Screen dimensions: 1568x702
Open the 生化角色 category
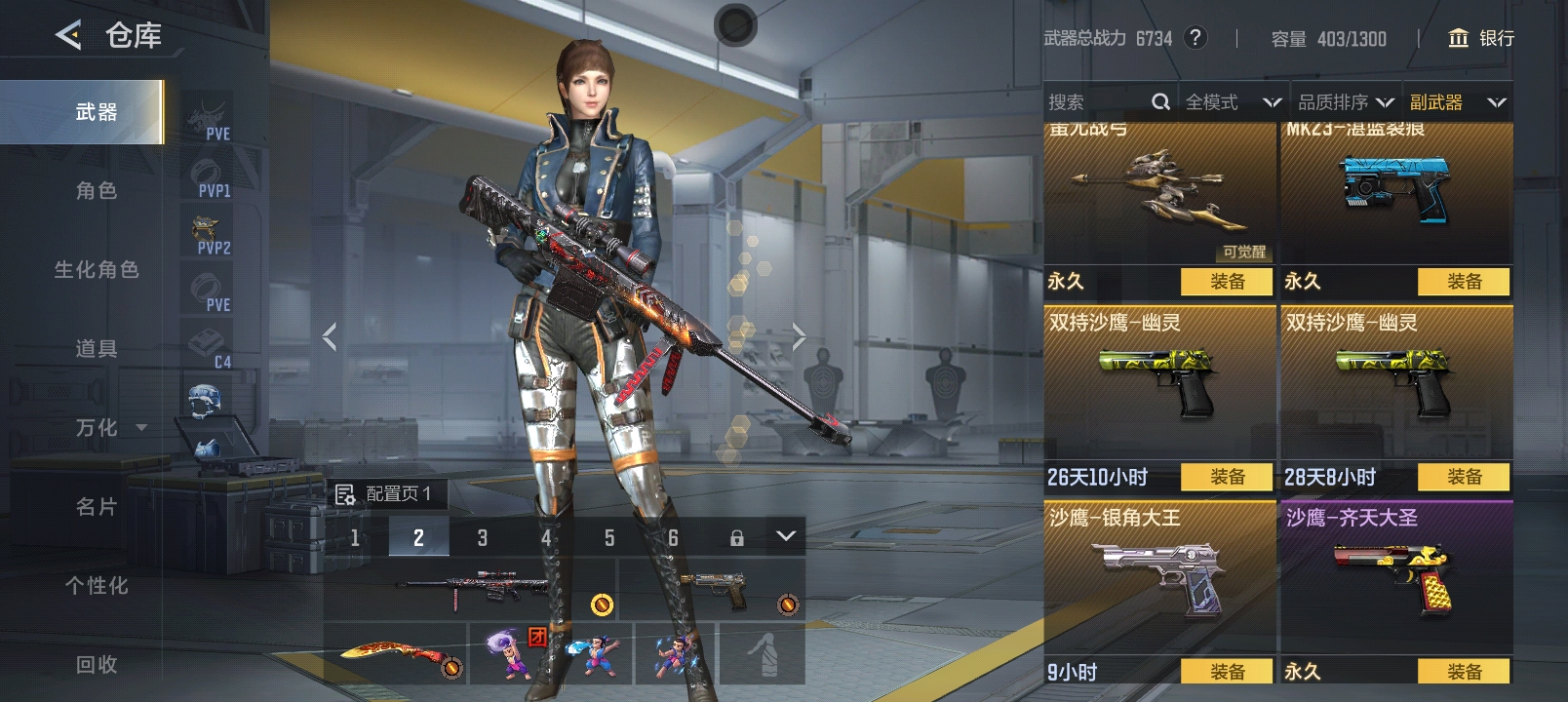coord(96,270)
